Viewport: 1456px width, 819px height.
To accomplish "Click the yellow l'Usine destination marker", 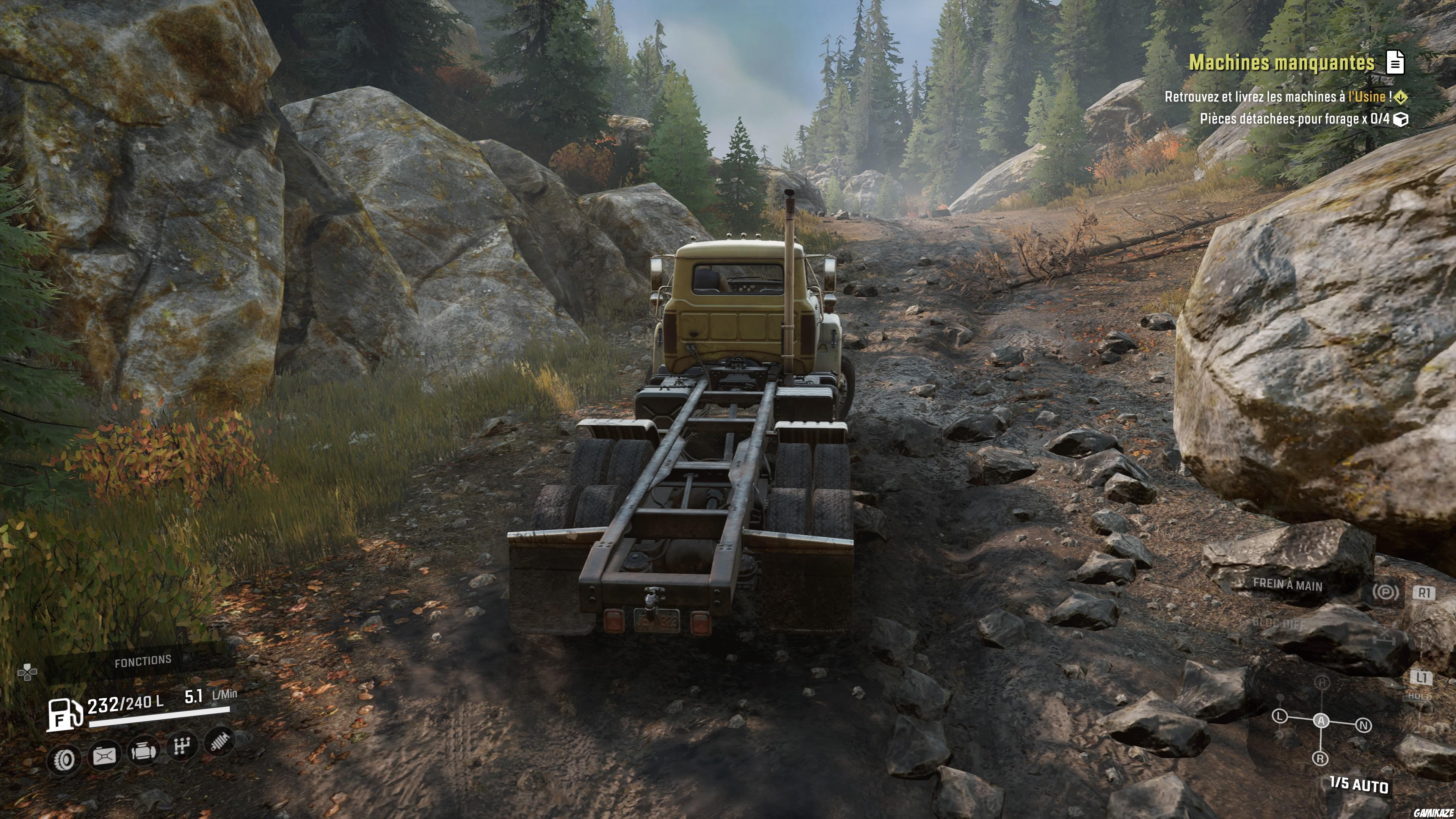I will coord(1400,98).
